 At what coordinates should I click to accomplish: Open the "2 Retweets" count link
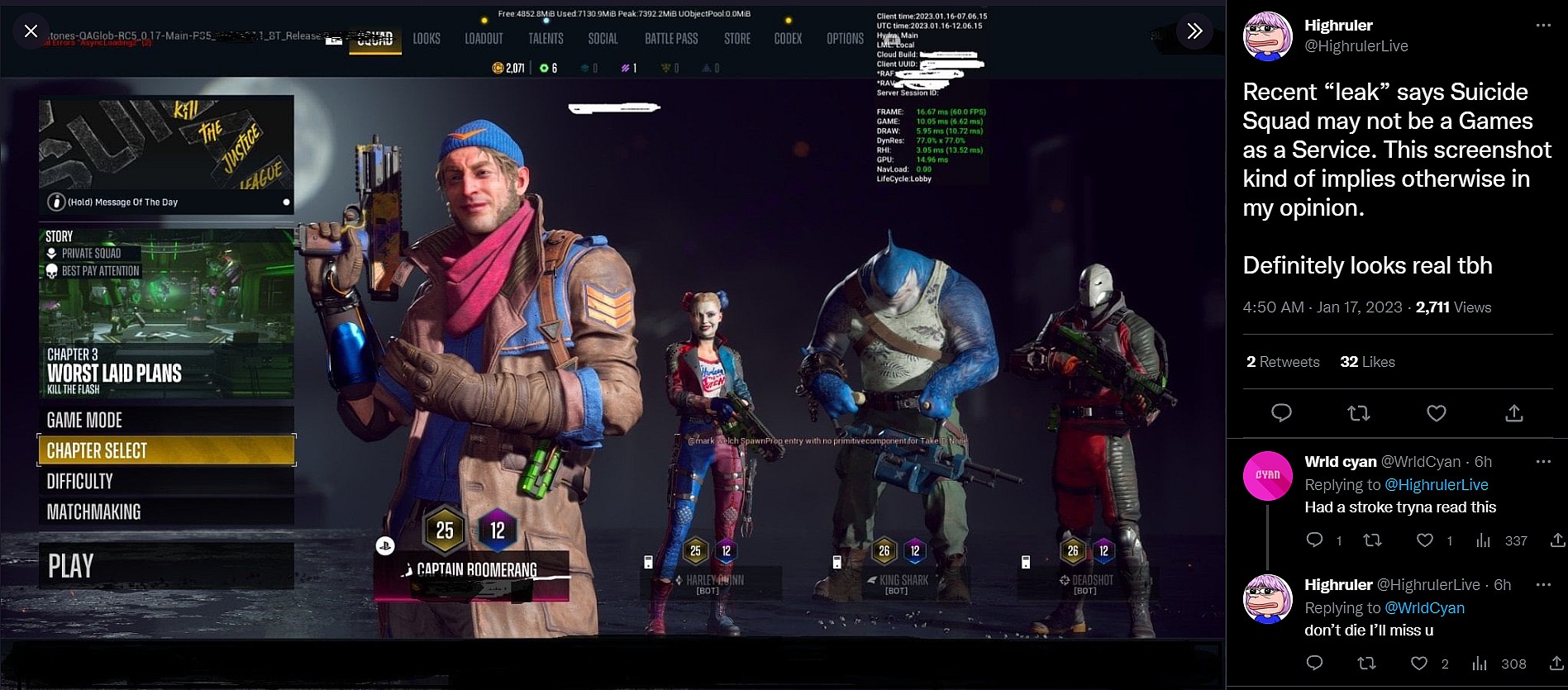click(x=1283, y=362)
